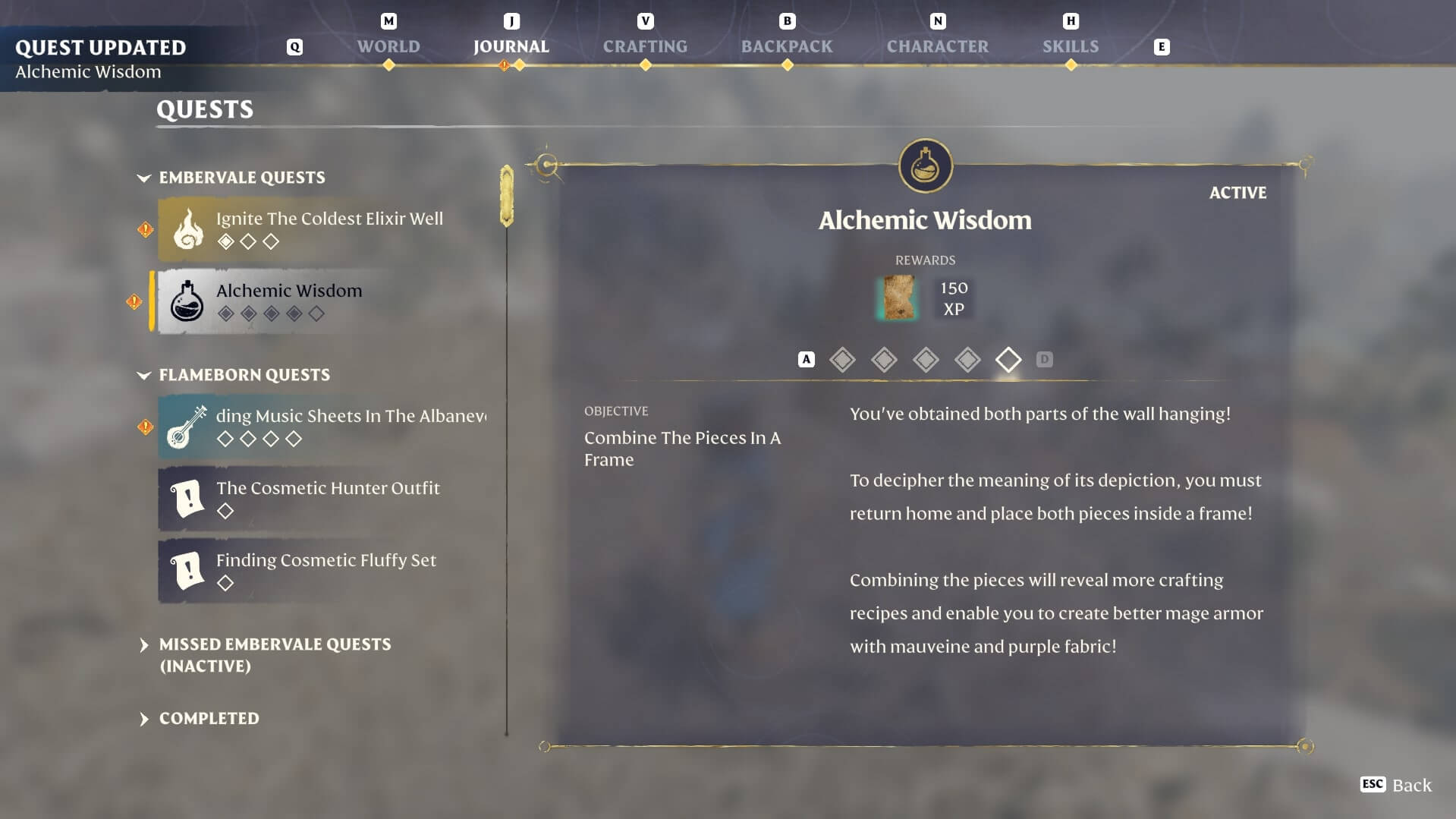The height and width of the screenshot is (819, 1456).
Task: Collapse the Flameborn Quests section
Action: [x=144, y=375]
